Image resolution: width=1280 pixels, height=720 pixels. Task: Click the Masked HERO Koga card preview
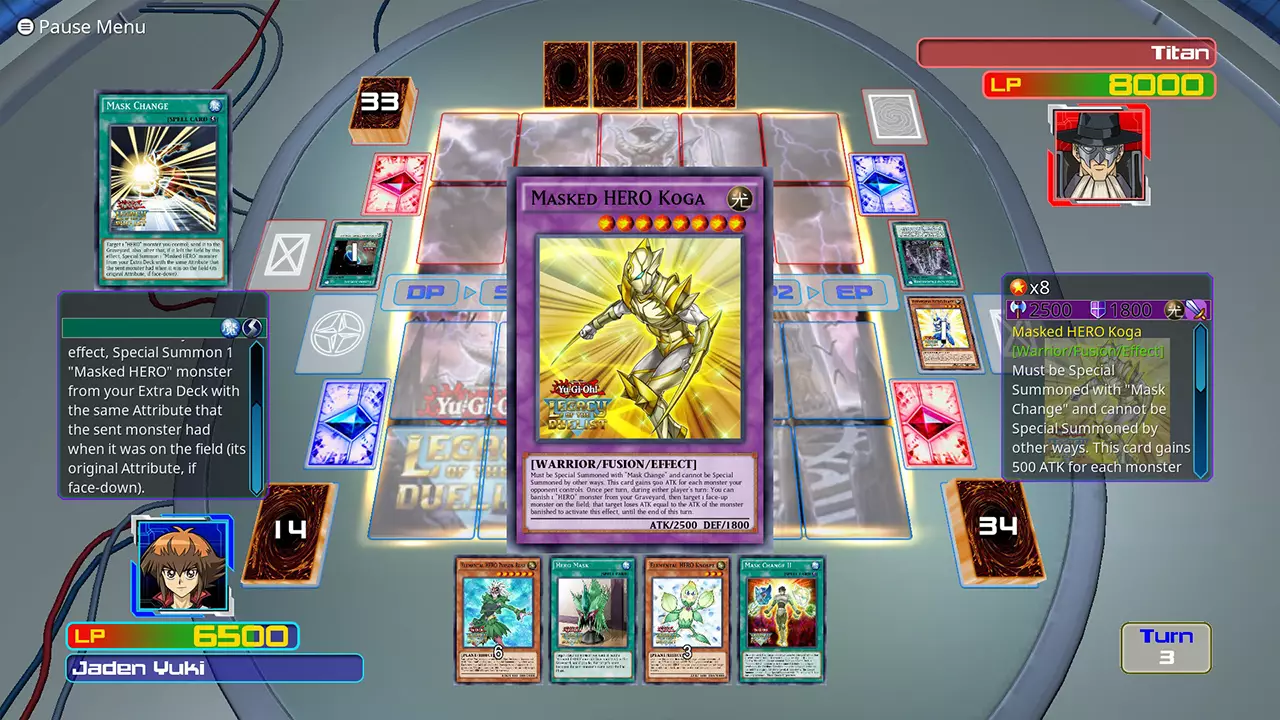pyautogui.click(x=640, y=360)
